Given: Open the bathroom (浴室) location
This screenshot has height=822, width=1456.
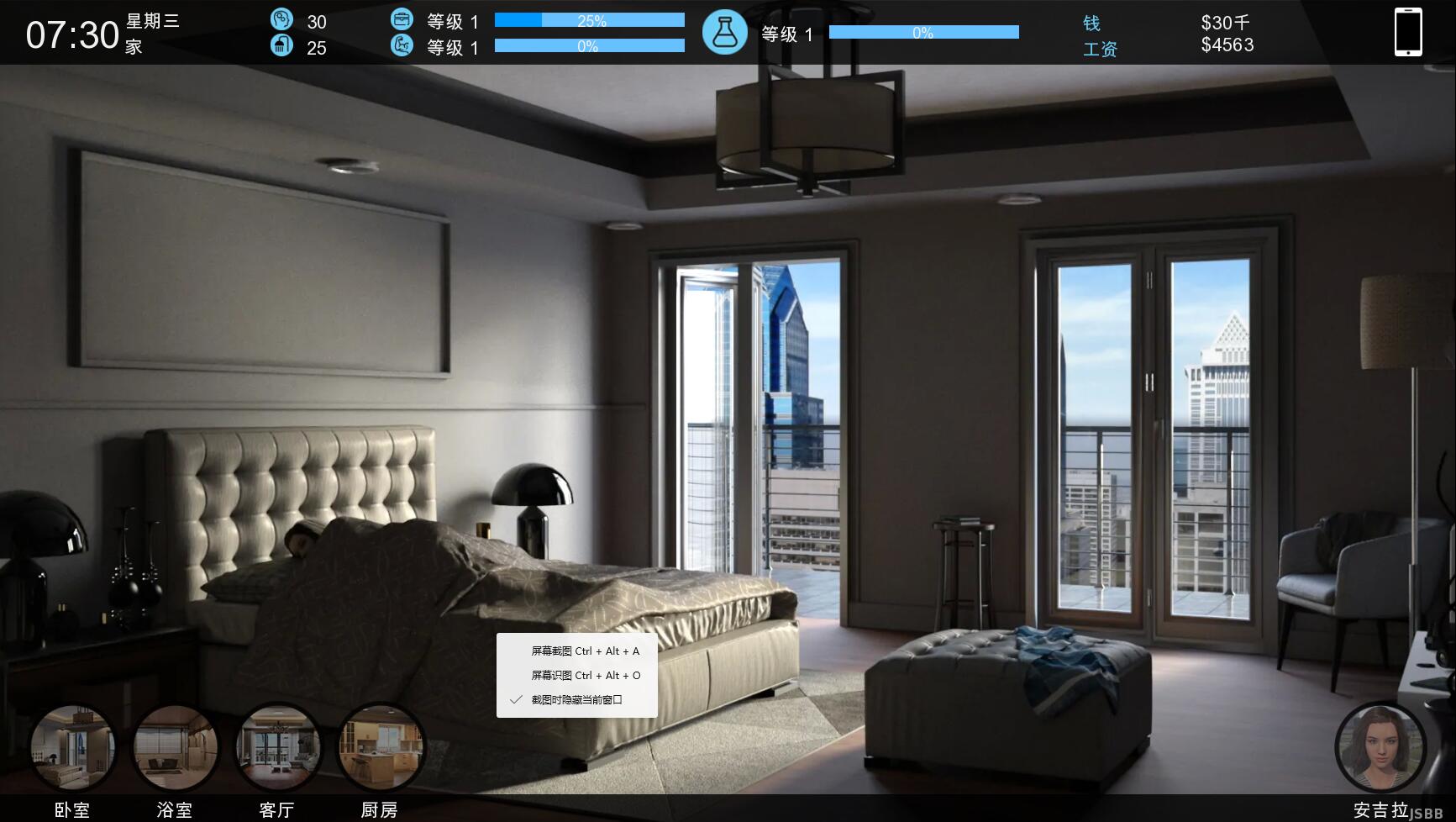Looking at the screenshot, I should click(x=175, y=747).
